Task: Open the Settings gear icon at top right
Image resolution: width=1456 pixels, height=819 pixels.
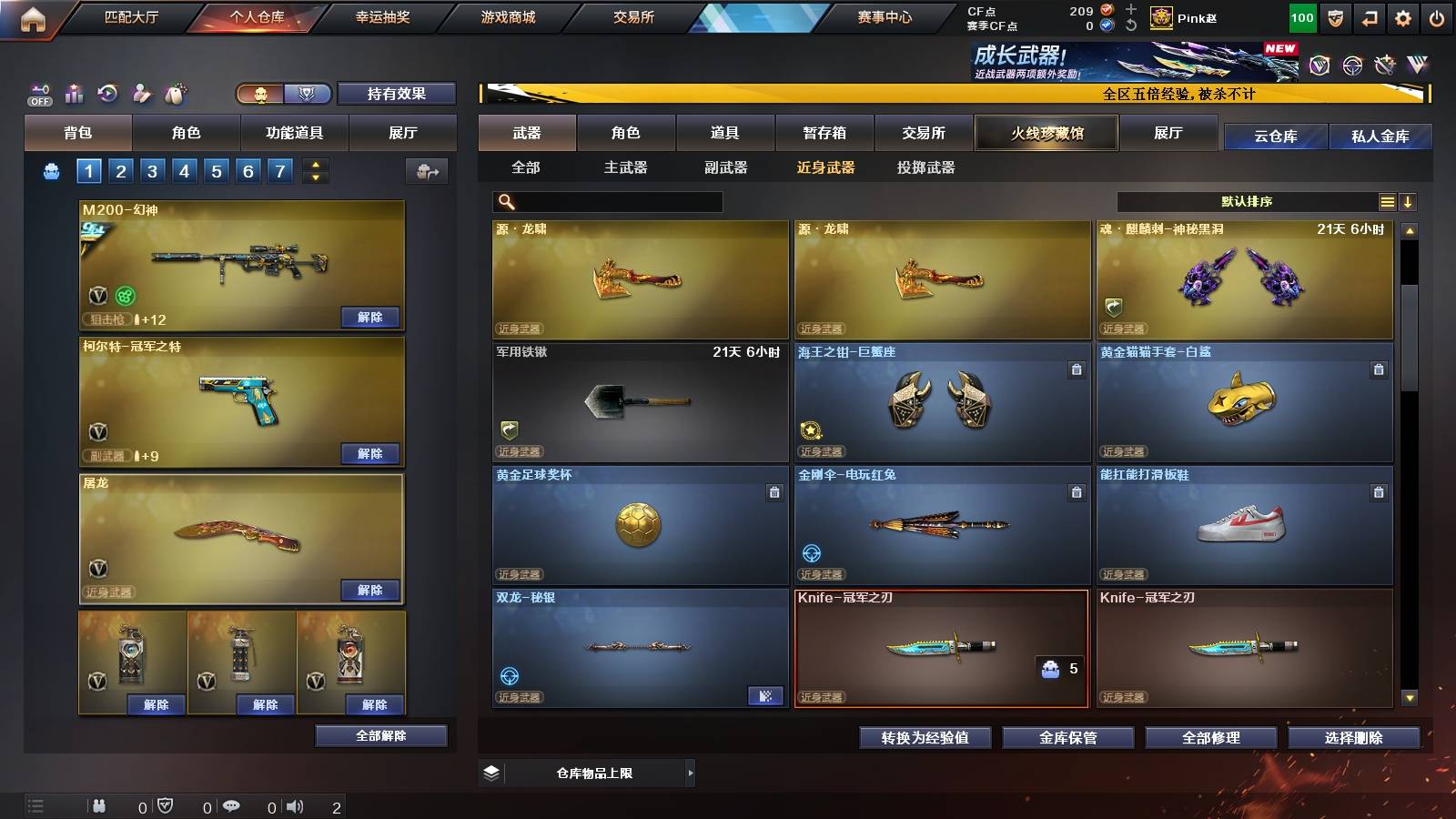Action: point(1404,16)
